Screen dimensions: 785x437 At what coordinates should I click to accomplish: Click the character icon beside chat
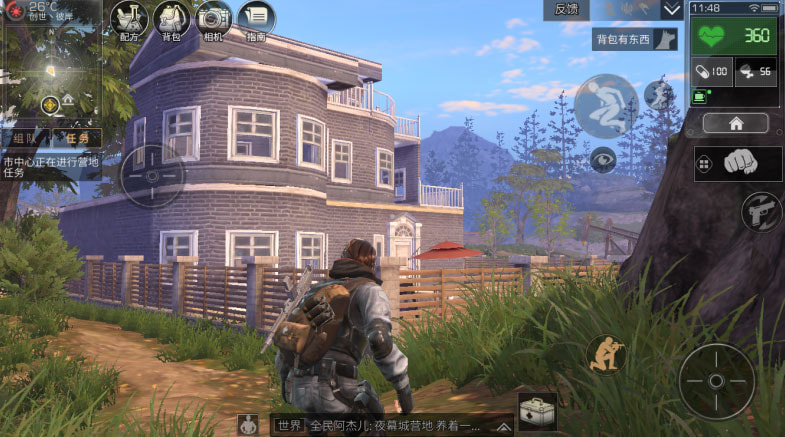[x=250, y=425]
